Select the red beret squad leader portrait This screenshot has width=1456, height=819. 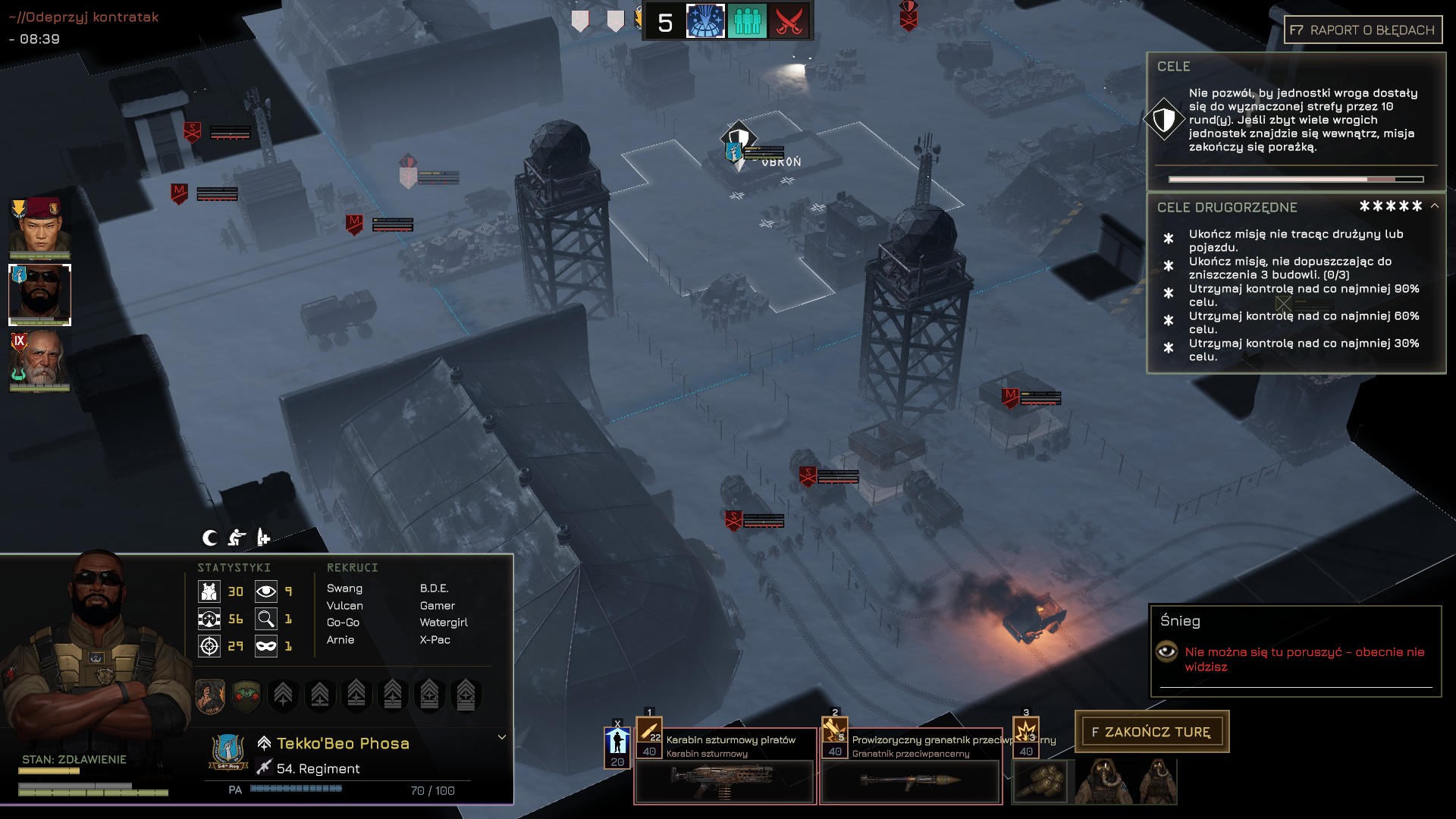pyautogui.click(x=39, y=227)
